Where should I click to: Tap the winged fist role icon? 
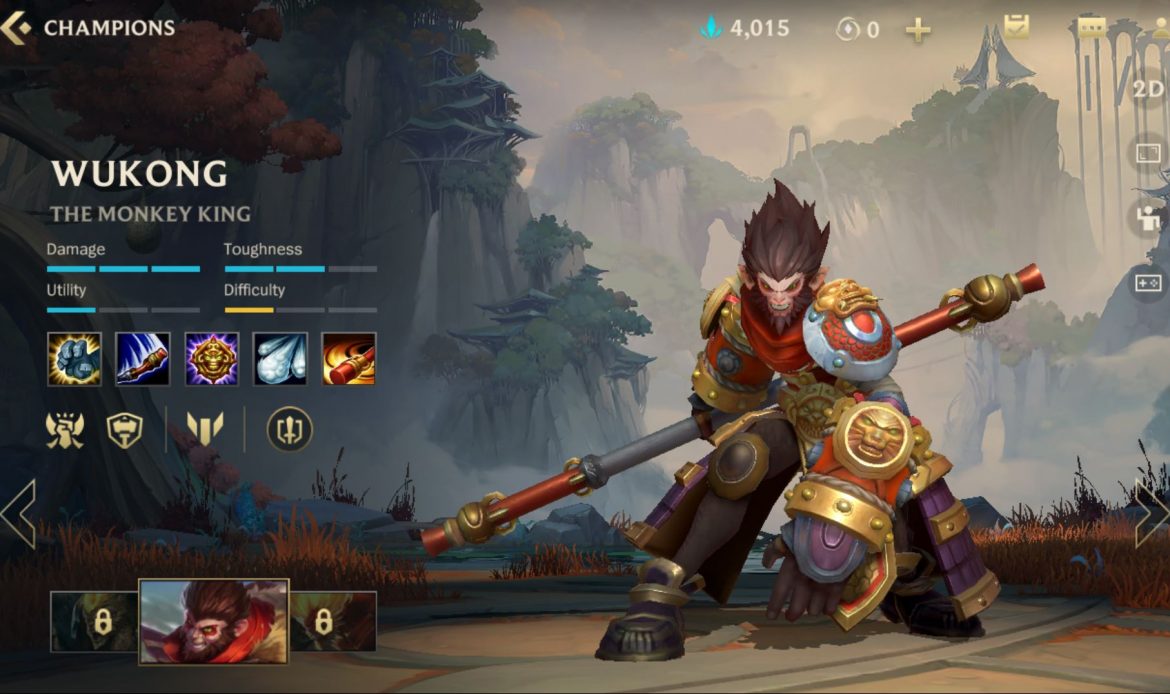(x=65, y=430)
